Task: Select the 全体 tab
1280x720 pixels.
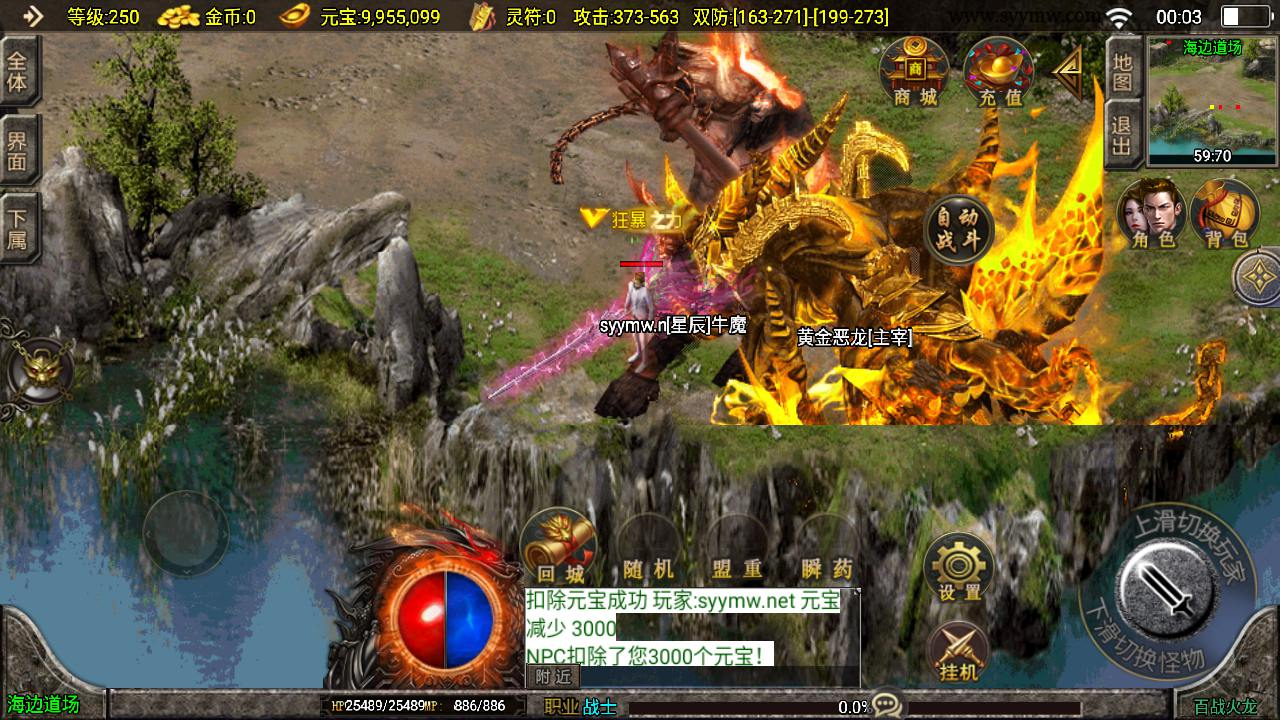Action: pyautogui.click(x=18, y=71)
